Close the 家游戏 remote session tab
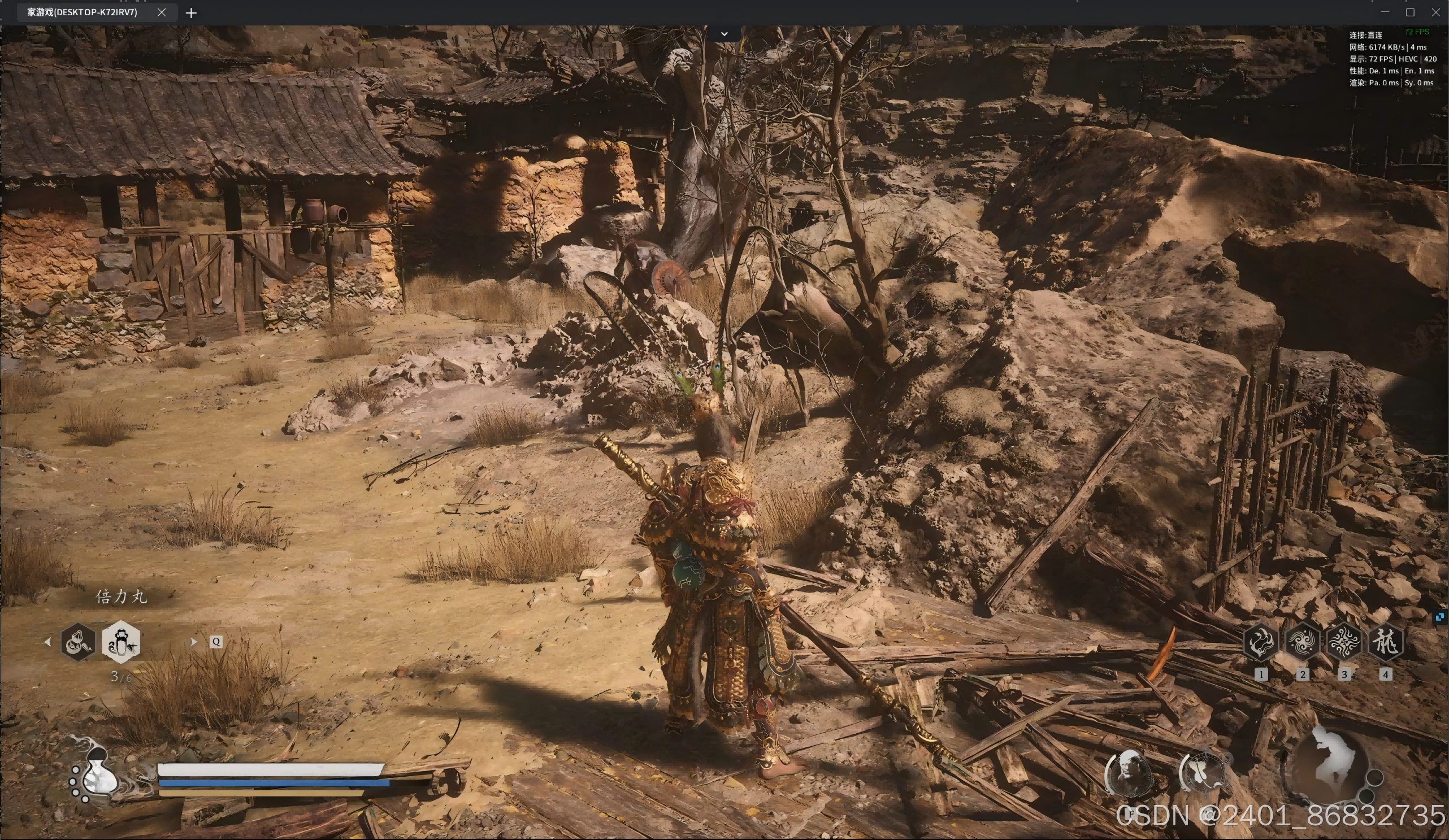The width and height of the screenshot is (1449, 840). click(162, 12)
